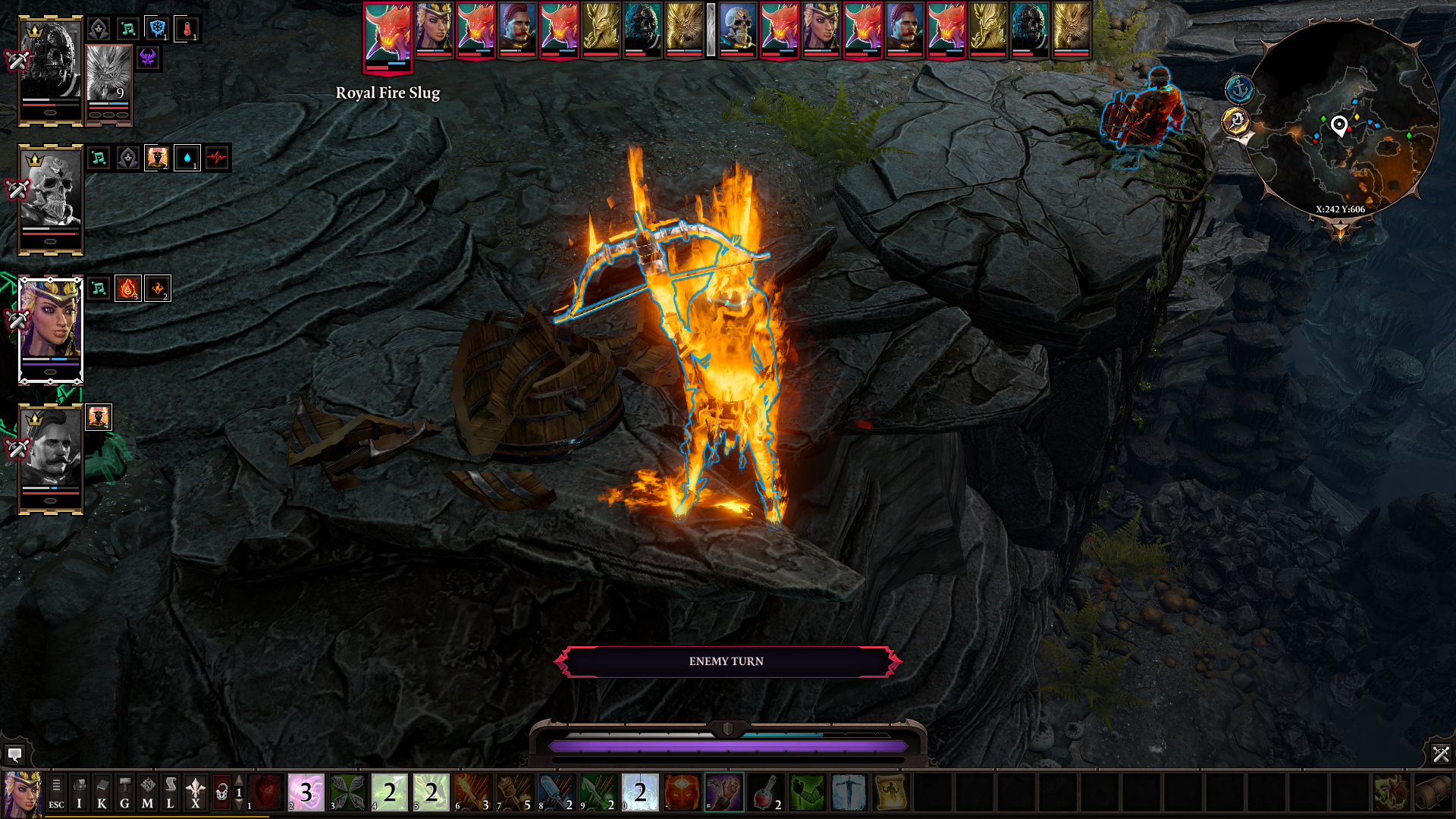Select the pale skull party portrait
Image resolution: width=1456 pixels, height=819 pixels.
51,191
